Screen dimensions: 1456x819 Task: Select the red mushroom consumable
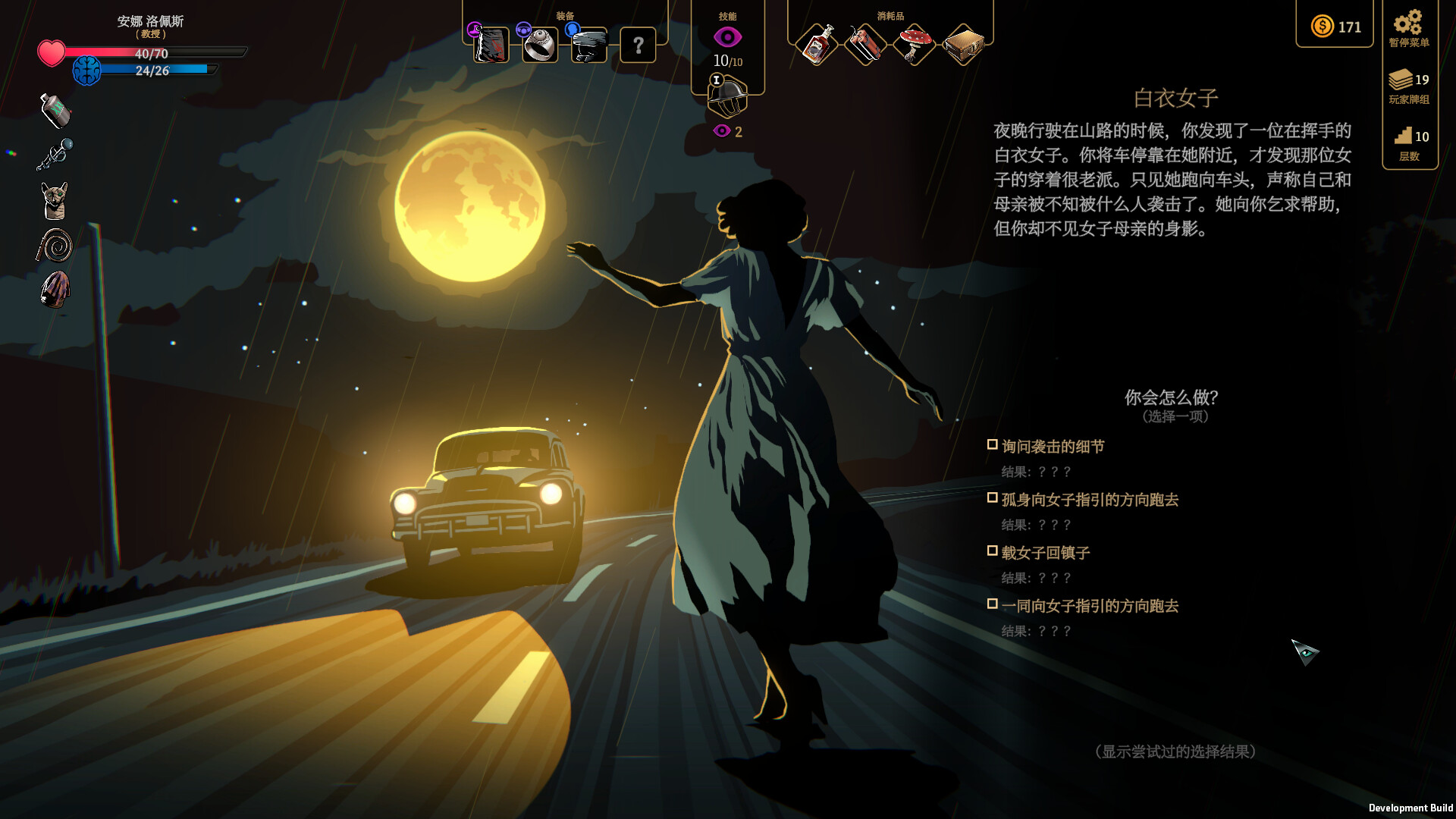click(x=914, y=44)
